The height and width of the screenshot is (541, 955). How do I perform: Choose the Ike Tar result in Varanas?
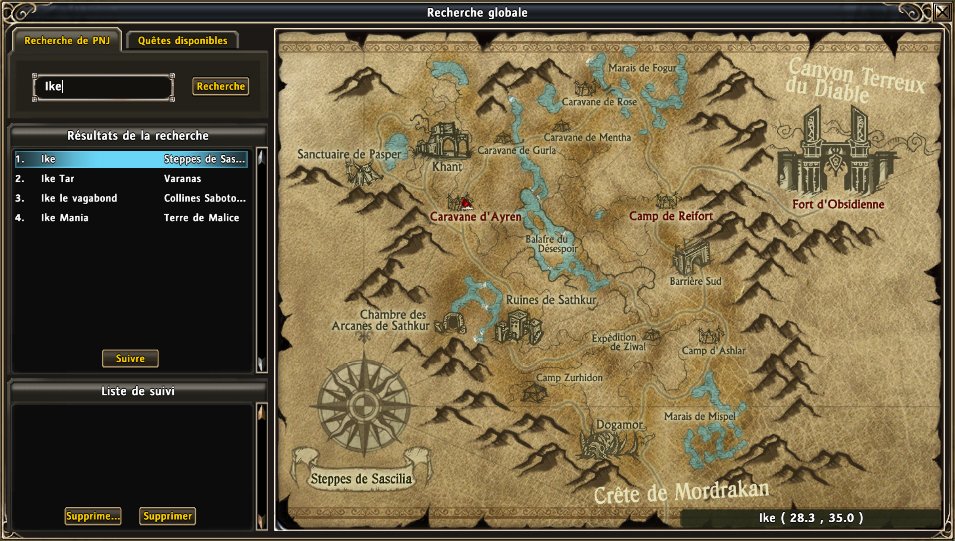(130, 178)
